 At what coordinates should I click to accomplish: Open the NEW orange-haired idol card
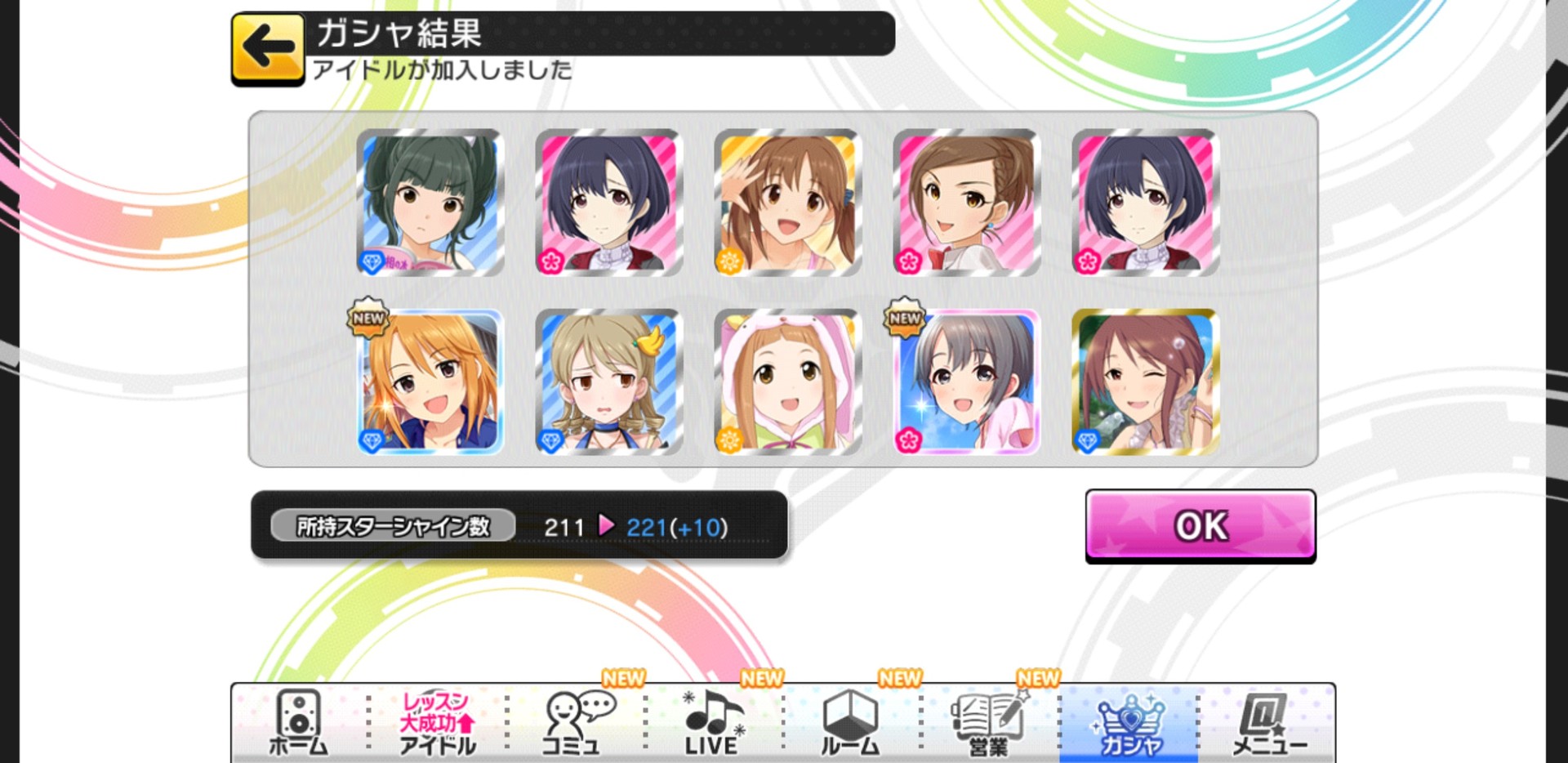click(x=430, y=381)
